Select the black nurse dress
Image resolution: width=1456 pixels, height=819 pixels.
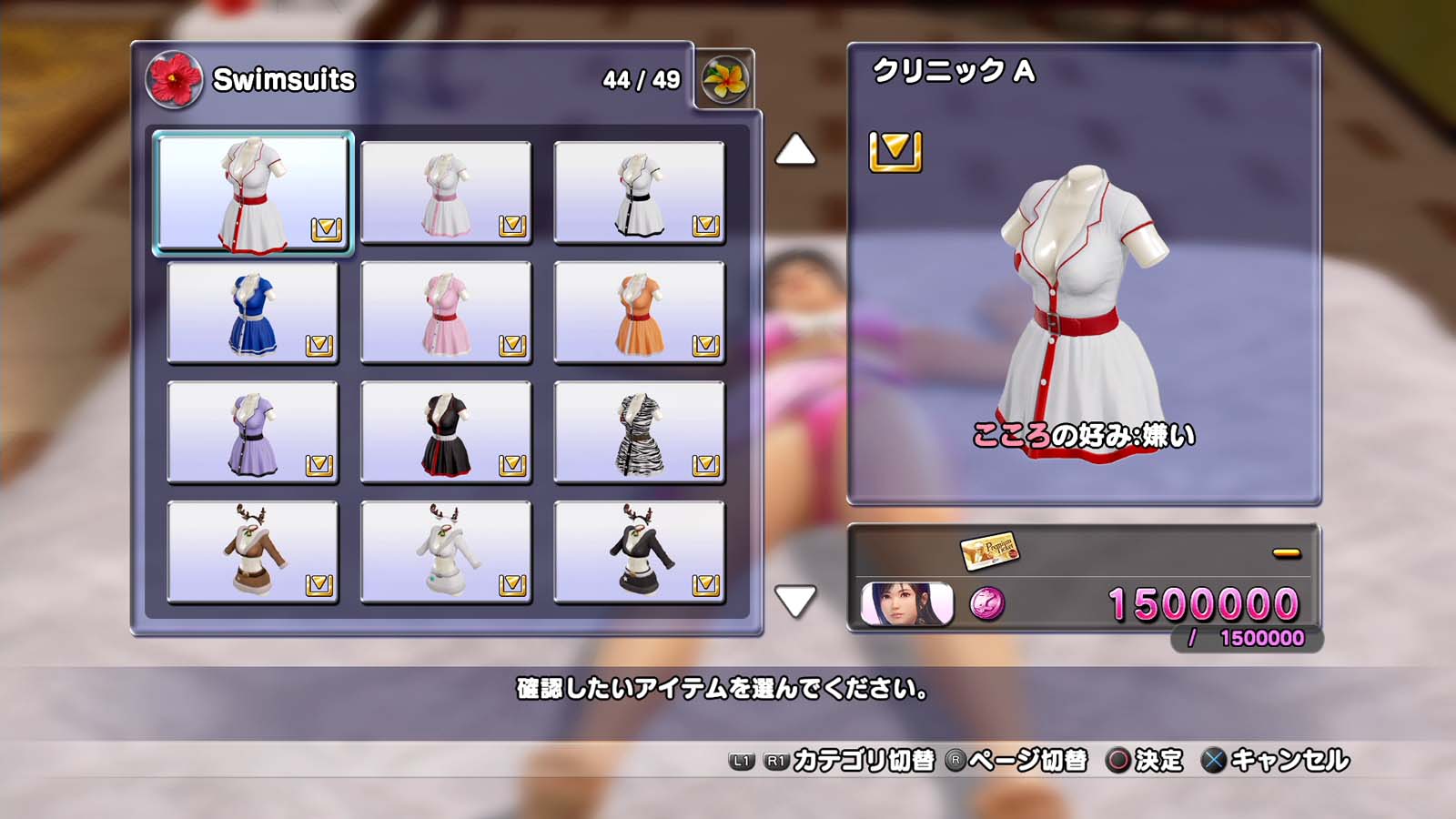pyautogui.click(x=446, y=433)
